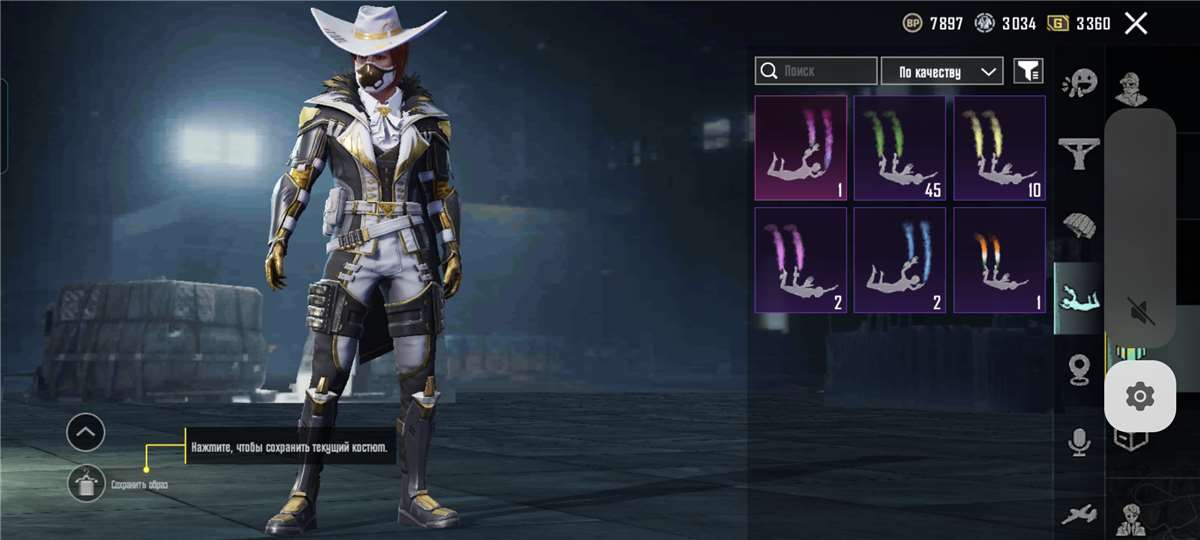Image resolution: width=1200 pixels, height=540 pixels.
Task: Open the item filter funnel button
Action: click(x=1027, y=71)
